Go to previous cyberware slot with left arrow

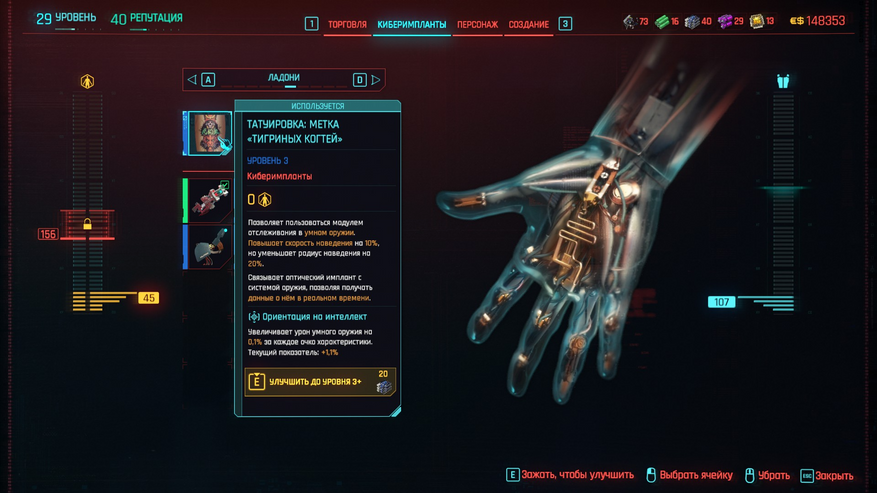[x=192, y=80]
